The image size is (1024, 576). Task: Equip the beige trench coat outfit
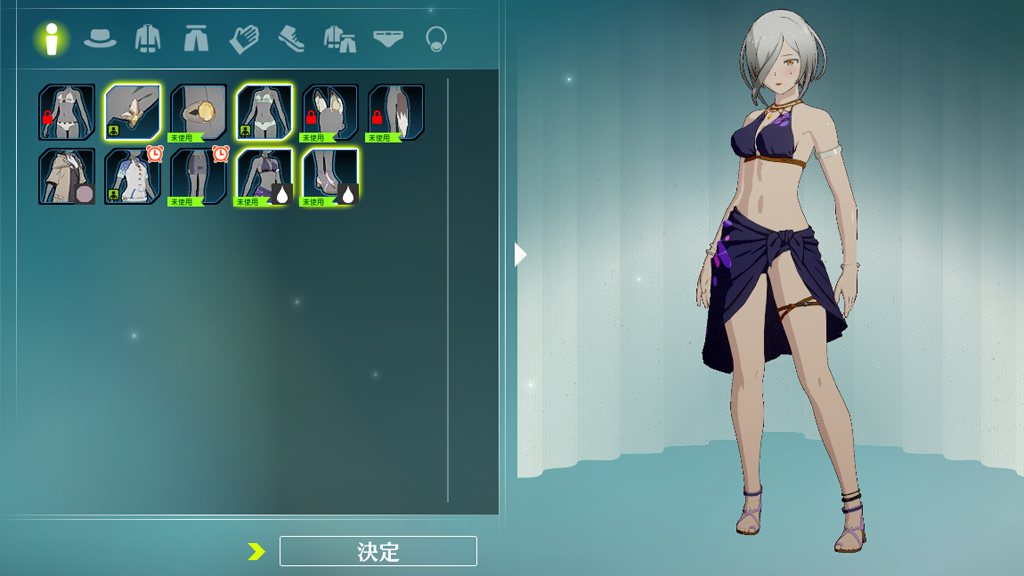pos(67,177)
